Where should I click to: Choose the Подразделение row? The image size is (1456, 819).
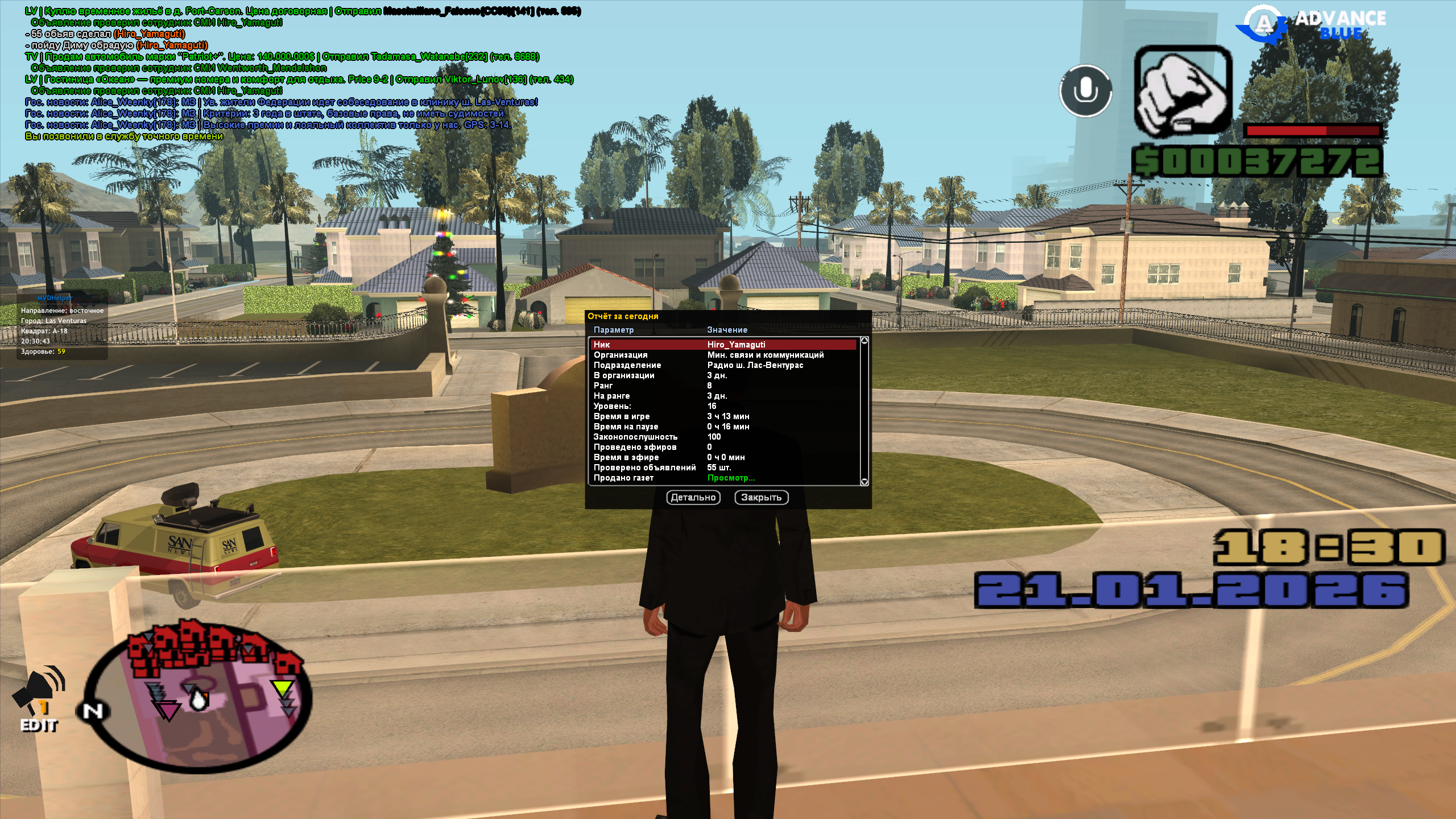[723, 365]
